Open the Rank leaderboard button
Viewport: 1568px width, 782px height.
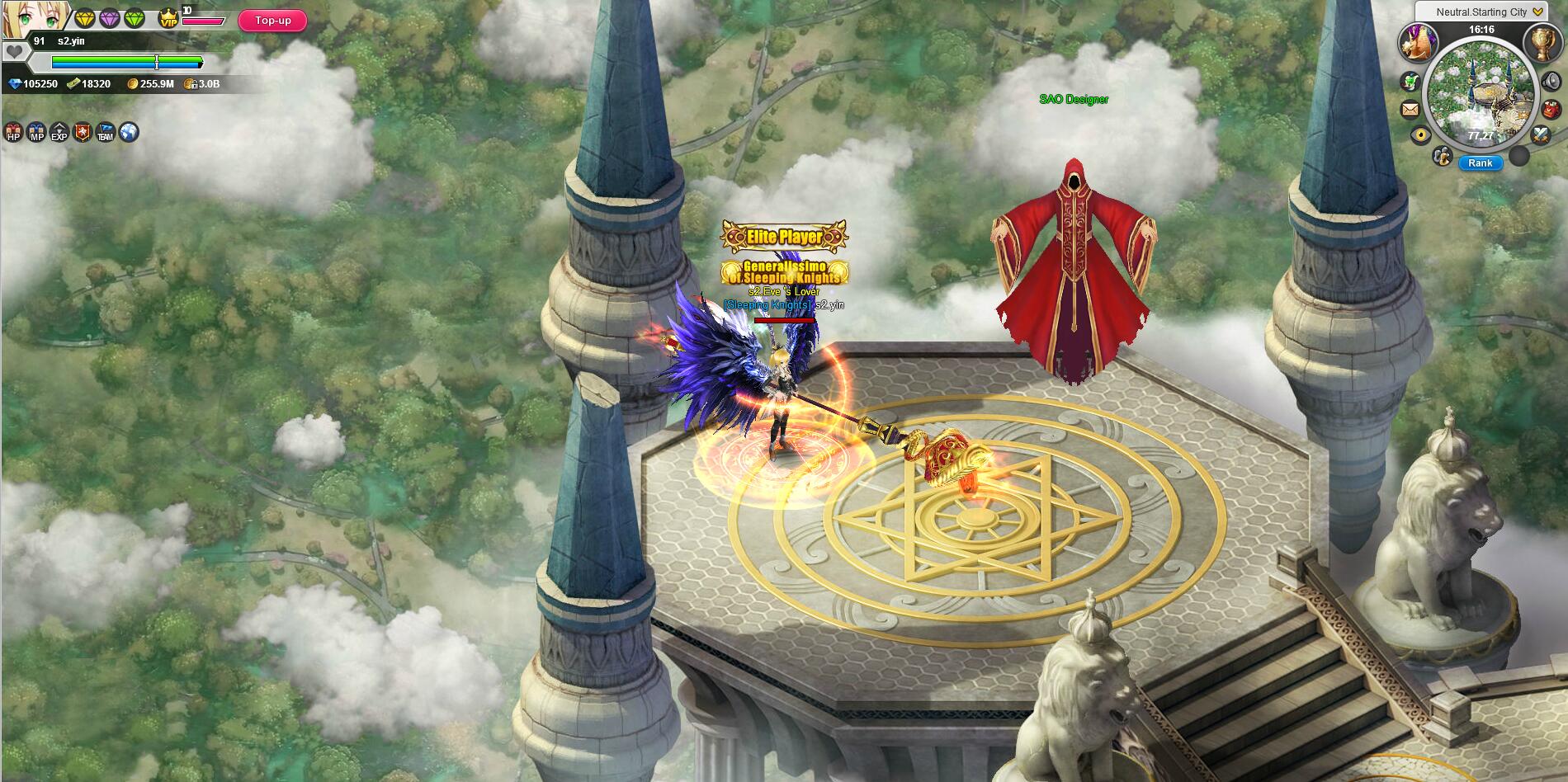click(x=1480, y=163)
